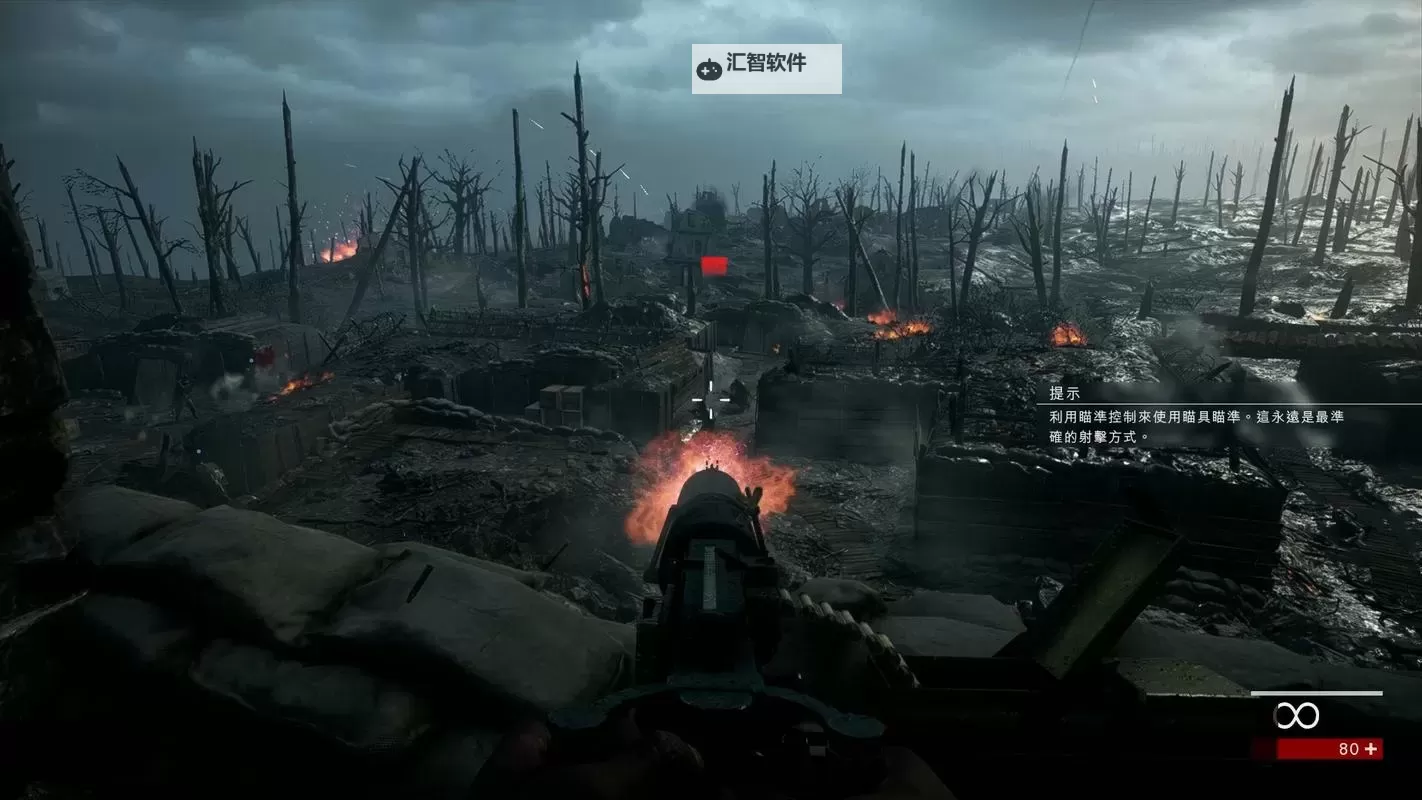
Task: Select the red objective marker
Action: tap(713, 265)
